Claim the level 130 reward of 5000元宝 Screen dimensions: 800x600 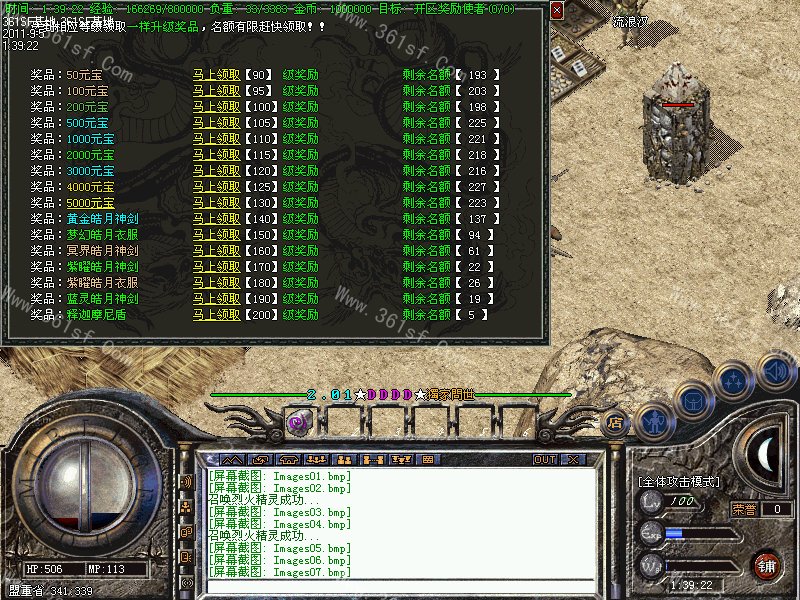pos(217,203)
